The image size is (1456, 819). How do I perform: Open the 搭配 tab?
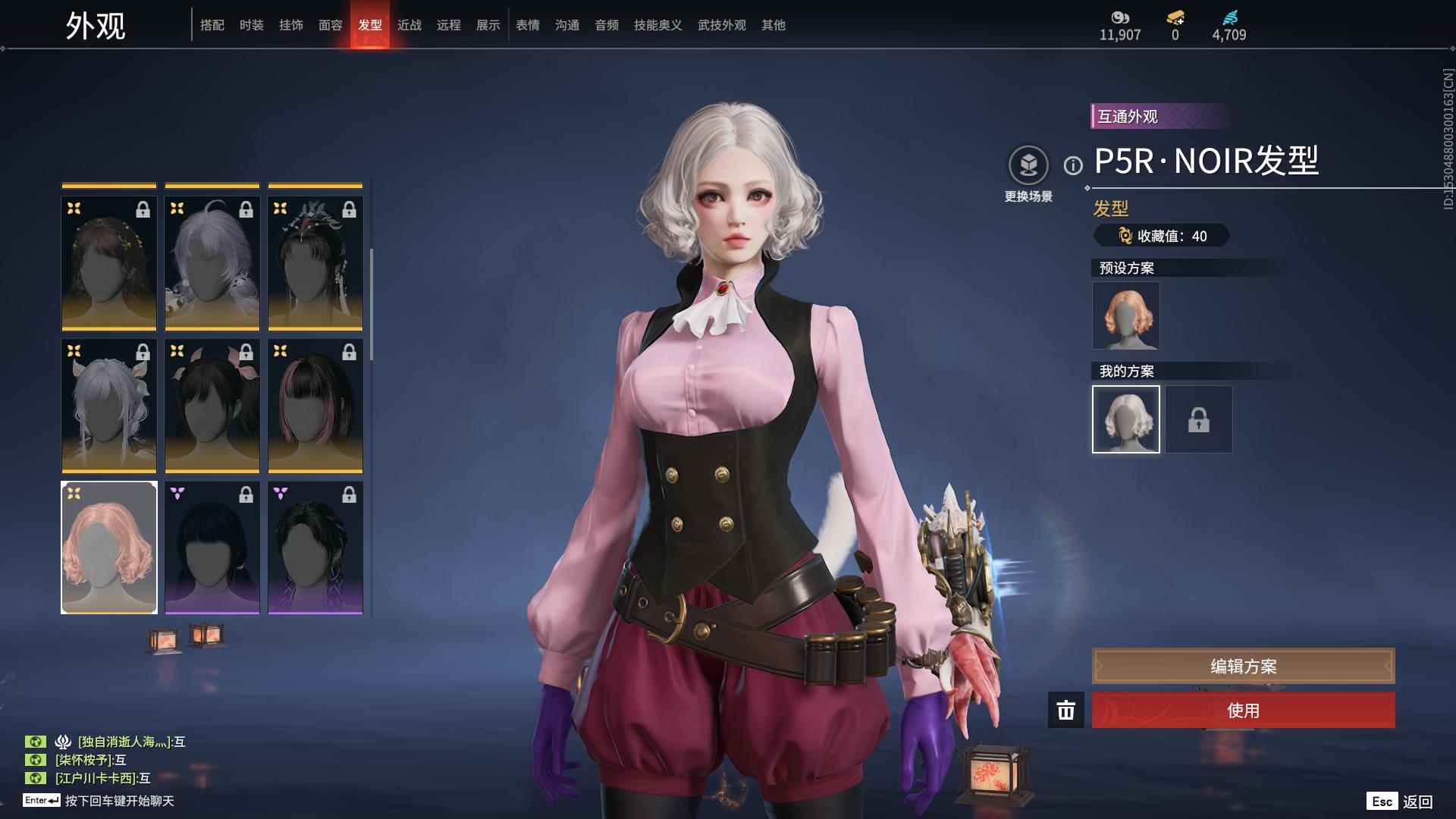click(x=212, y=25)
